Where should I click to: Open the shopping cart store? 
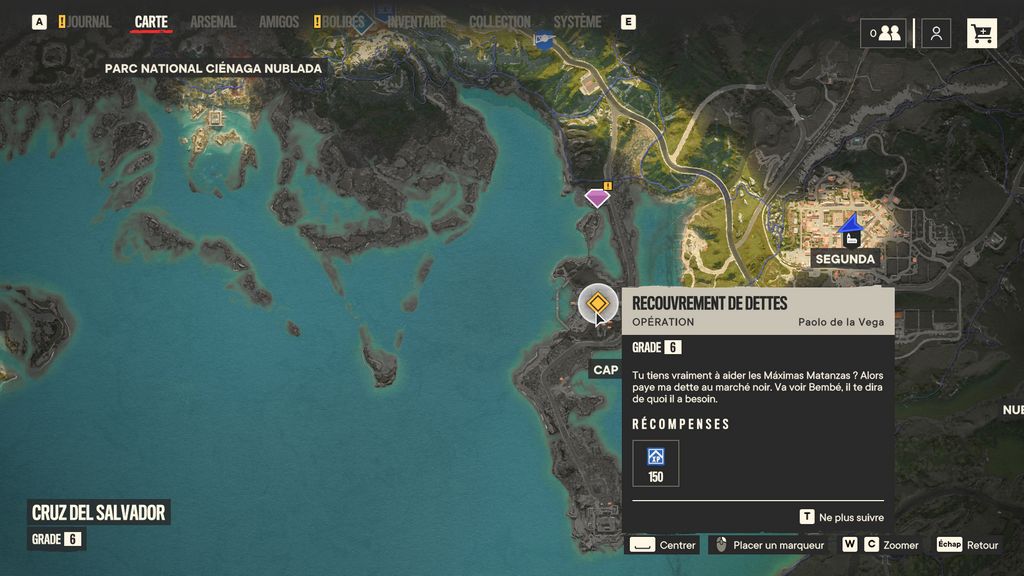[x=982, y=33]
